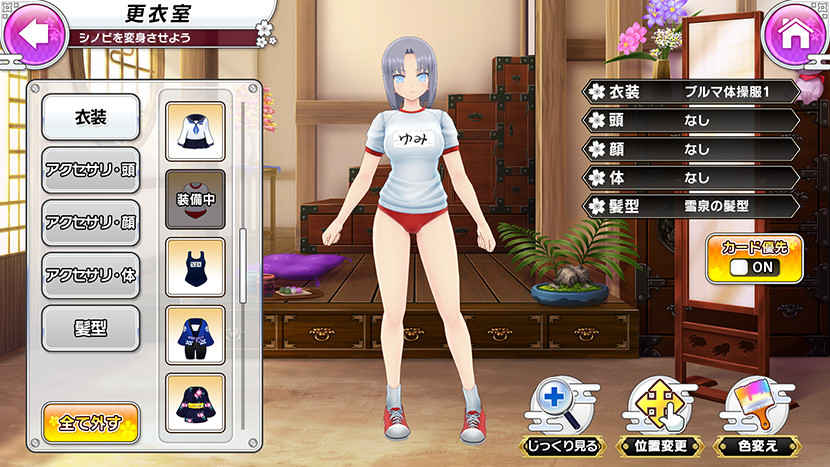This screenshot has width=830, height=467.
Task: Choose the アクセサリ・体 category
Action: (90, 275)
